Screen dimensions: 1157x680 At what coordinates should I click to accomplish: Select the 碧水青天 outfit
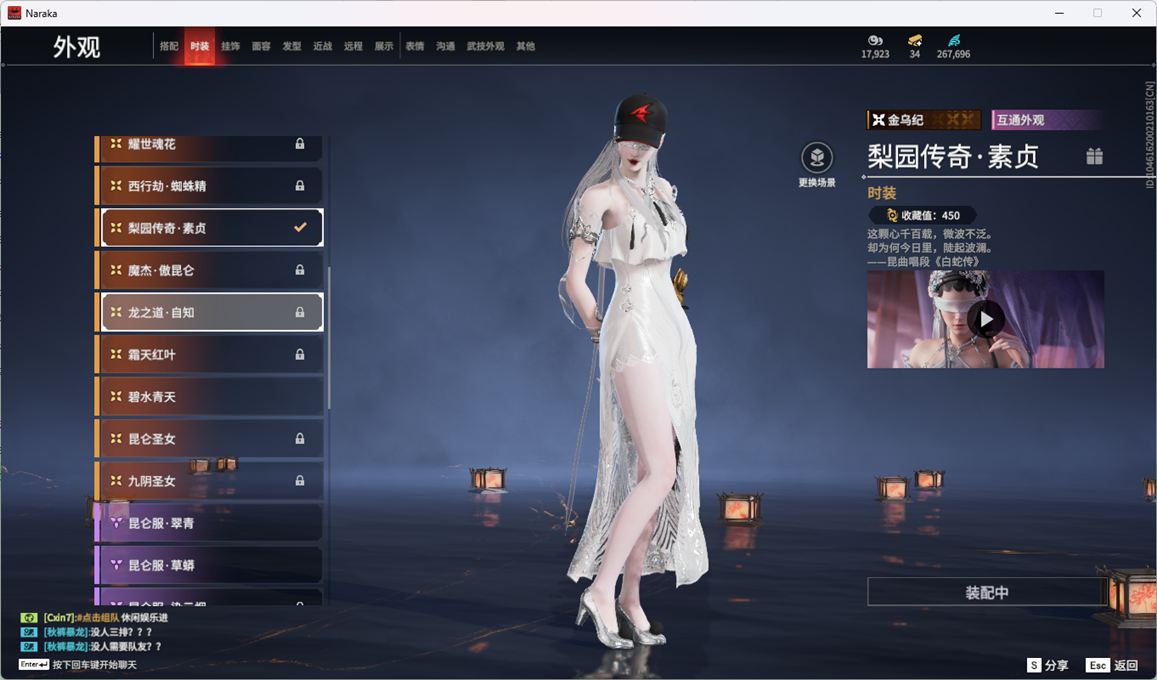[x=210, y=397]
